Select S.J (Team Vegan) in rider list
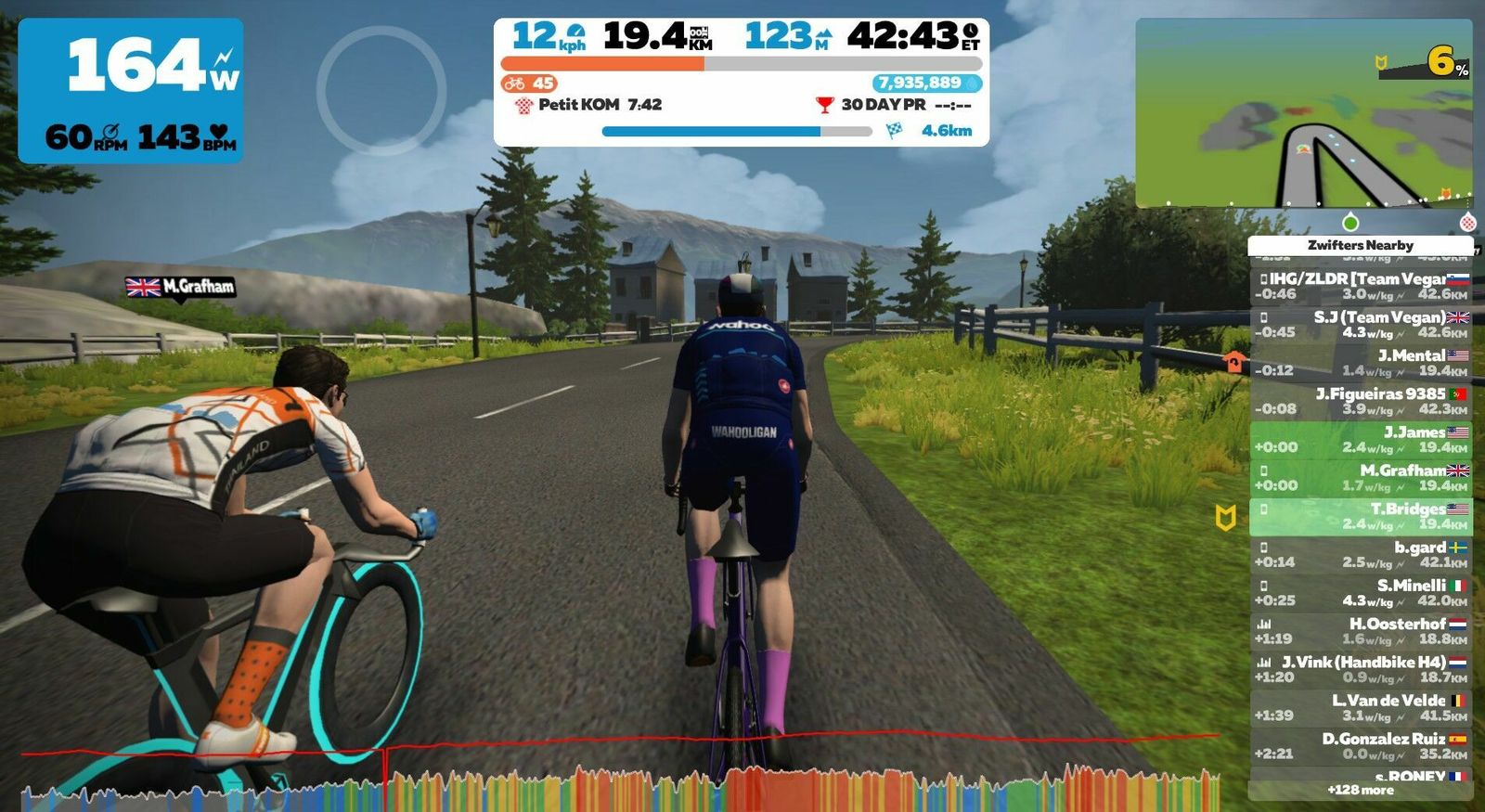The width and height of the screenshot is (1485, 812). pyautogui.click(x=1361, y=324)
